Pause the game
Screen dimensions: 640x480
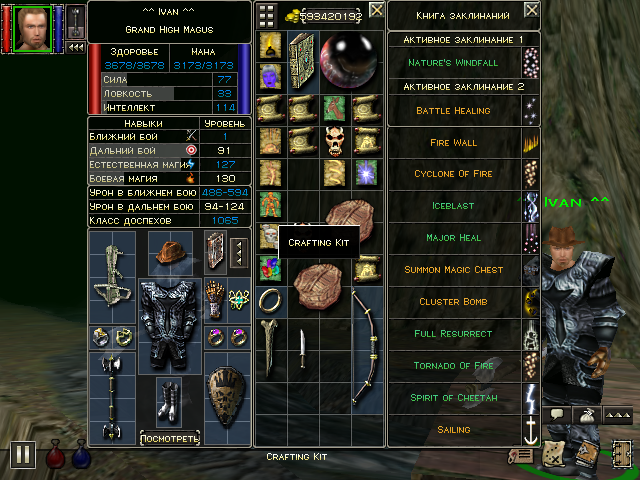coord(23,456)
